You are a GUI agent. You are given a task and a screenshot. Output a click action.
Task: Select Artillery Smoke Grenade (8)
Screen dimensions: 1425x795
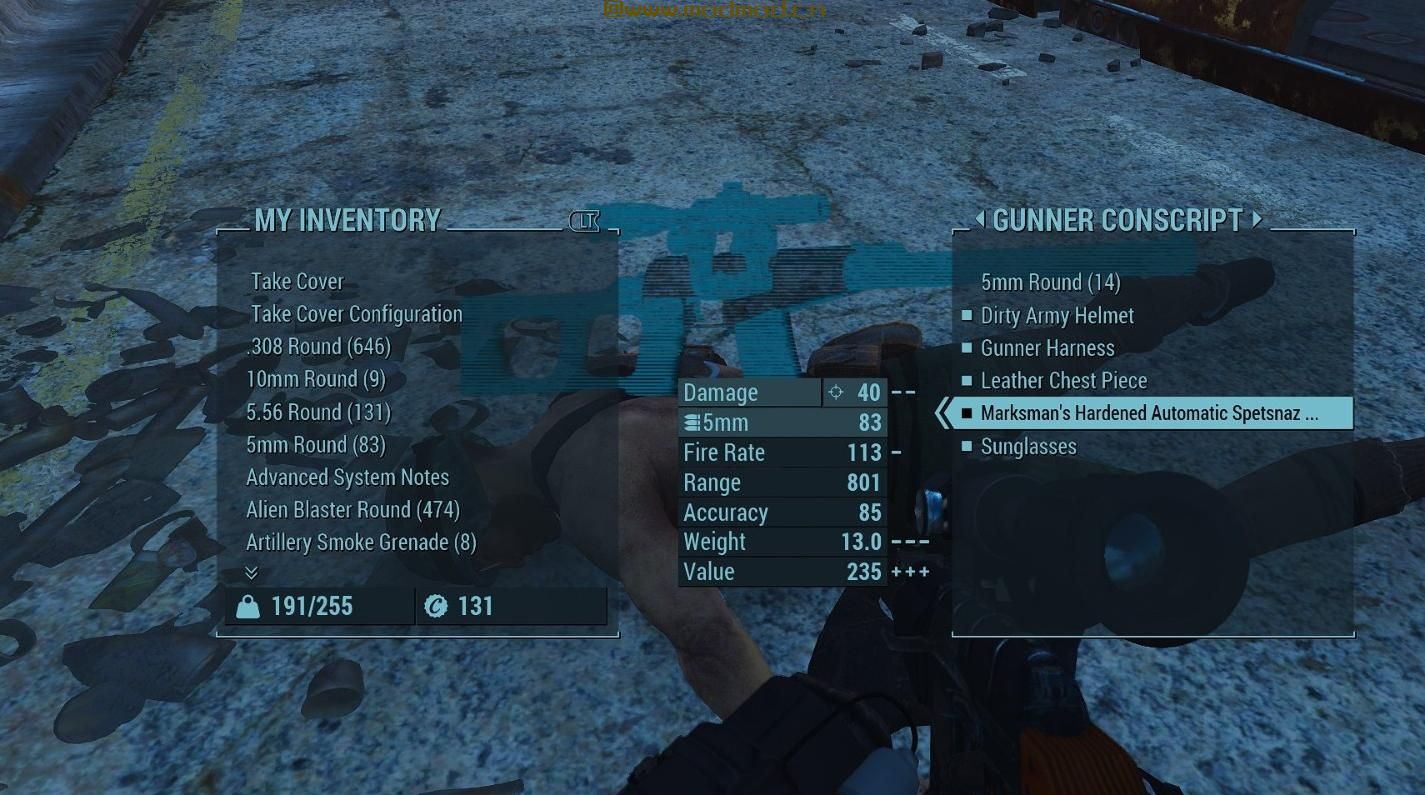coord(360,542)
